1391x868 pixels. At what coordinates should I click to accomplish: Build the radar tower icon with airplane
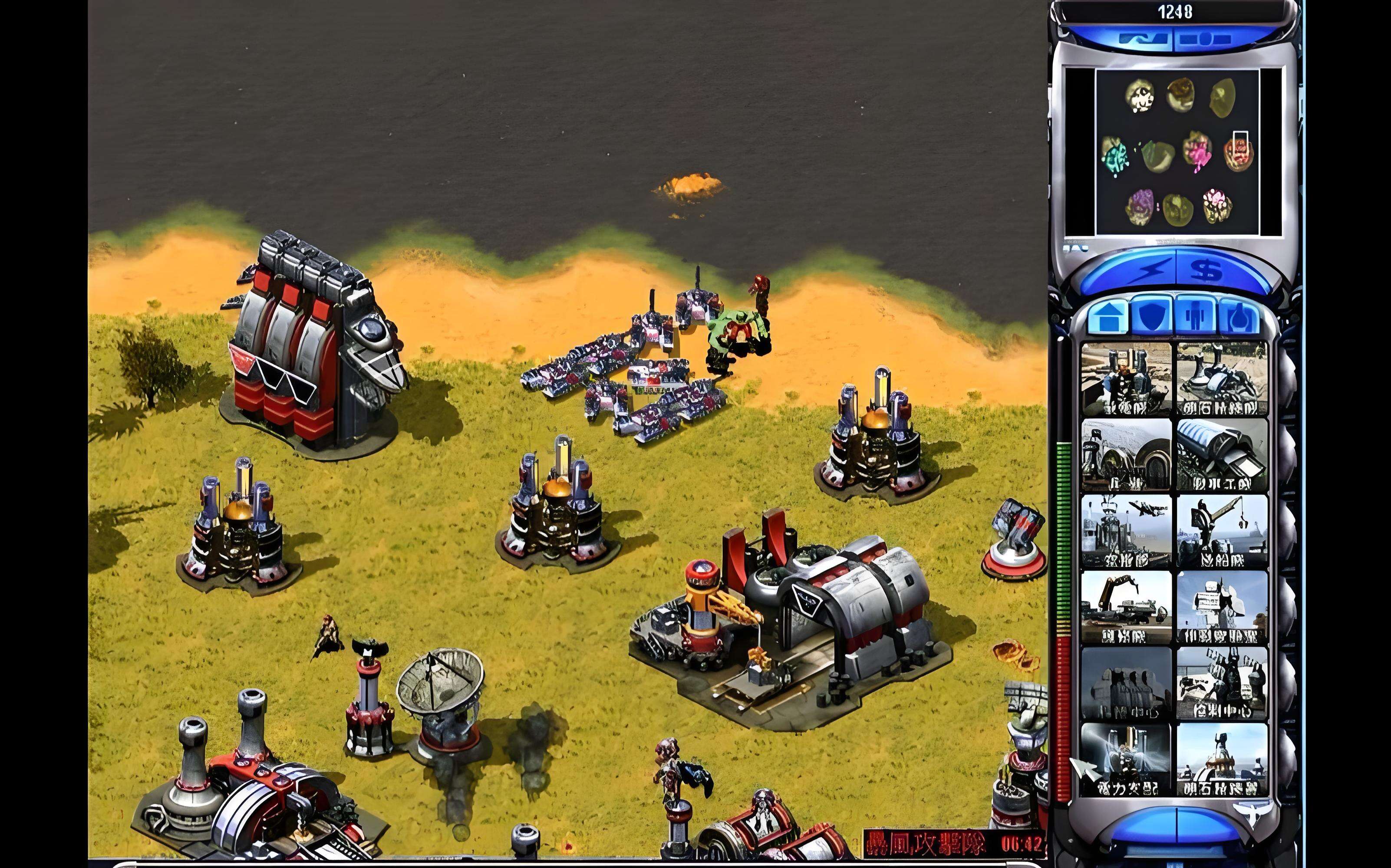pyautogui.click(x=1126, y=532)
